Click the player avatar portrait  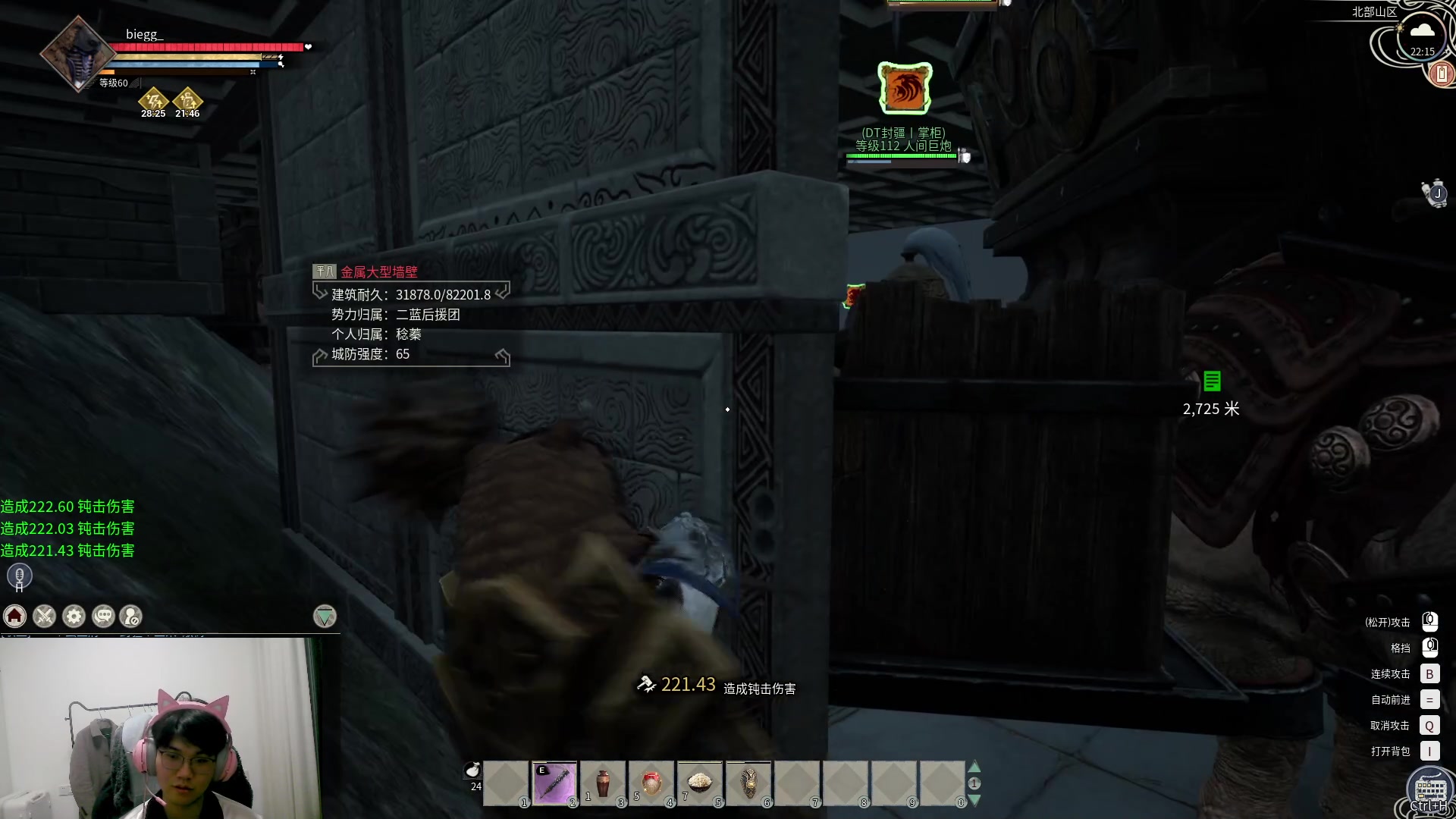coord(78,53)
